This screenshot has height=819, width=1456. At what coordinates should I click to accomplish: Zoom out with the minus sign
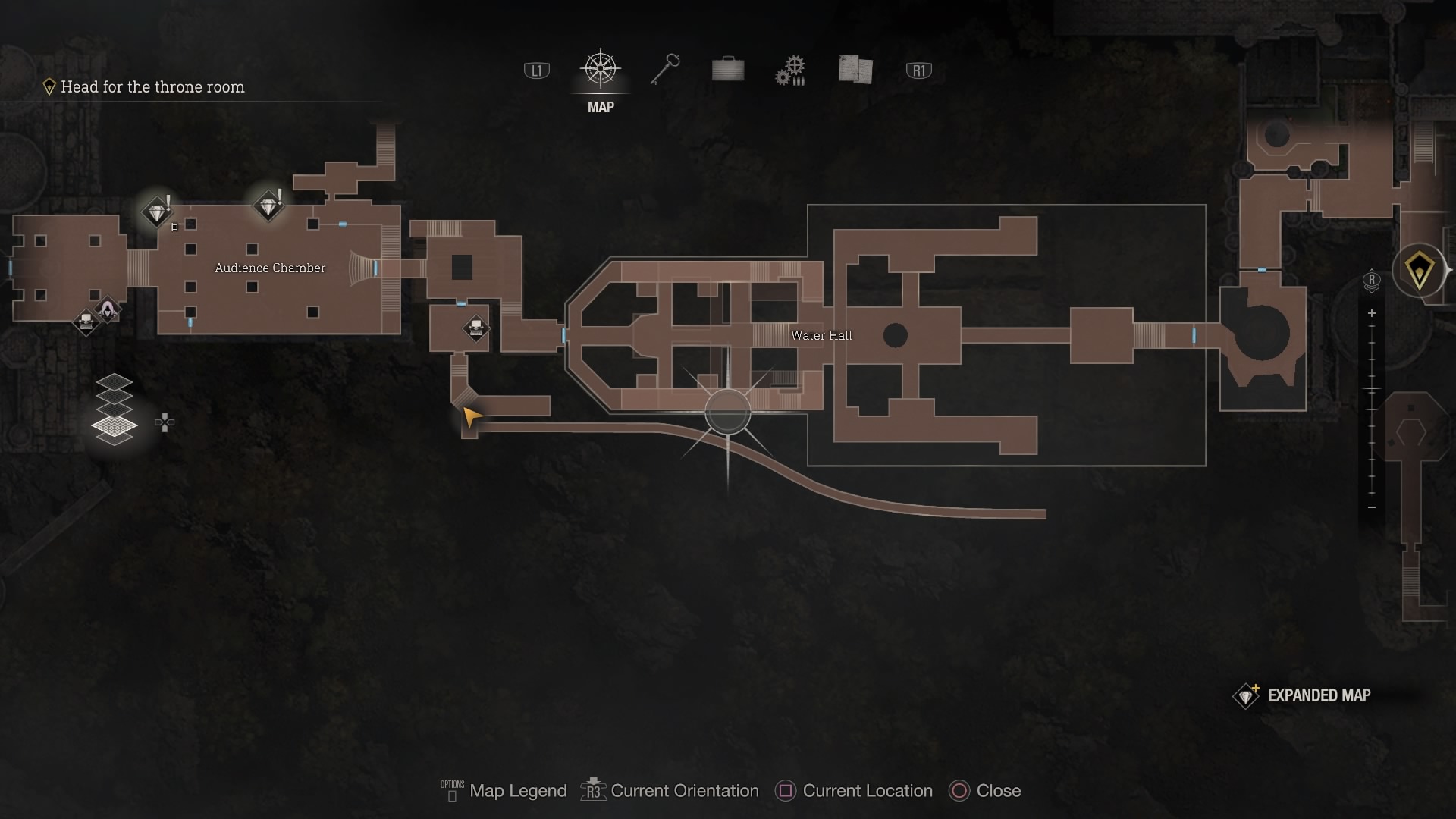[x=1371, y=507]
